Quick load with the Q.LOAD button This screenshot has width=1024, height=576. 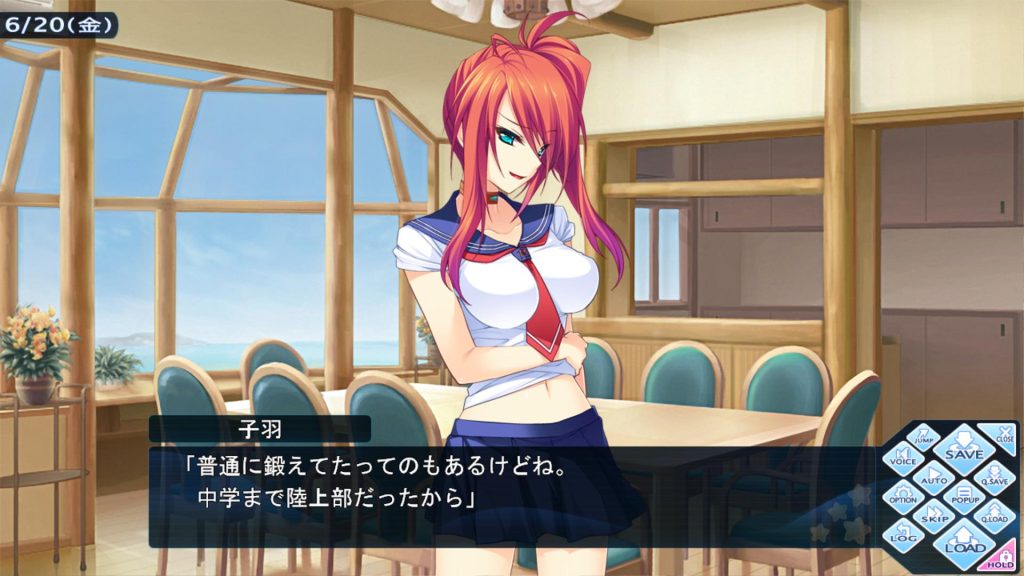click(x=995, y=515)
